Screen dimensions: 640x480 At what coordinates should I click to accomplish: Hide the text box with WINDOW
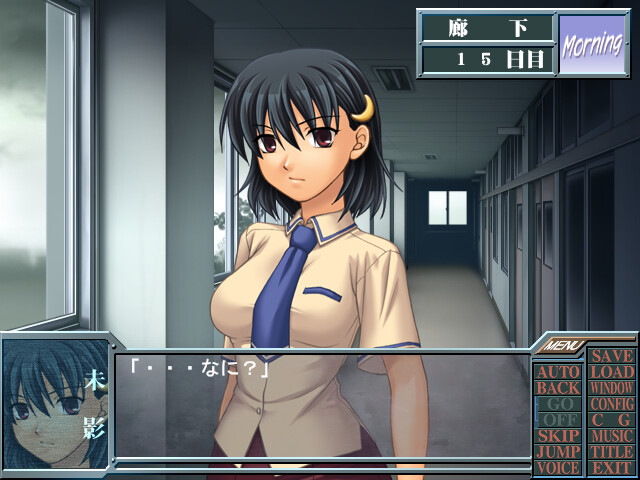[x=610, y=388]
